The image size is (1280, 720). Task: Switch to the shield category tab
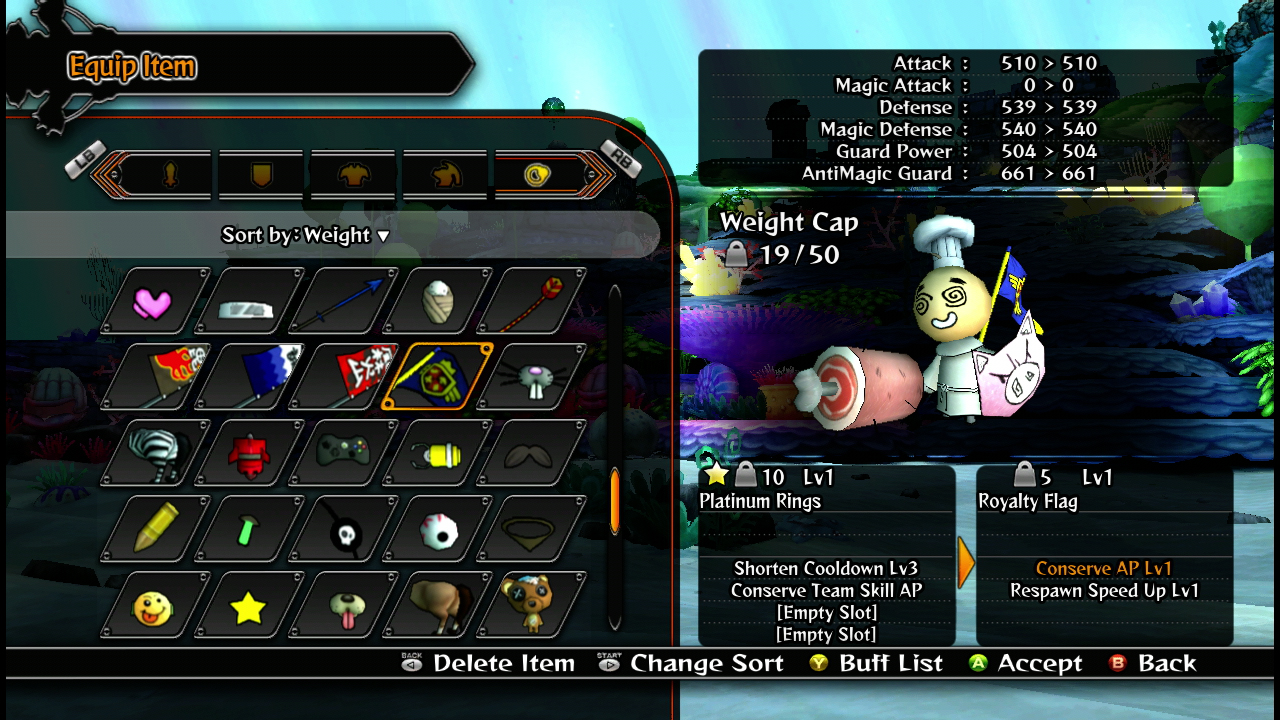point(261,176)
